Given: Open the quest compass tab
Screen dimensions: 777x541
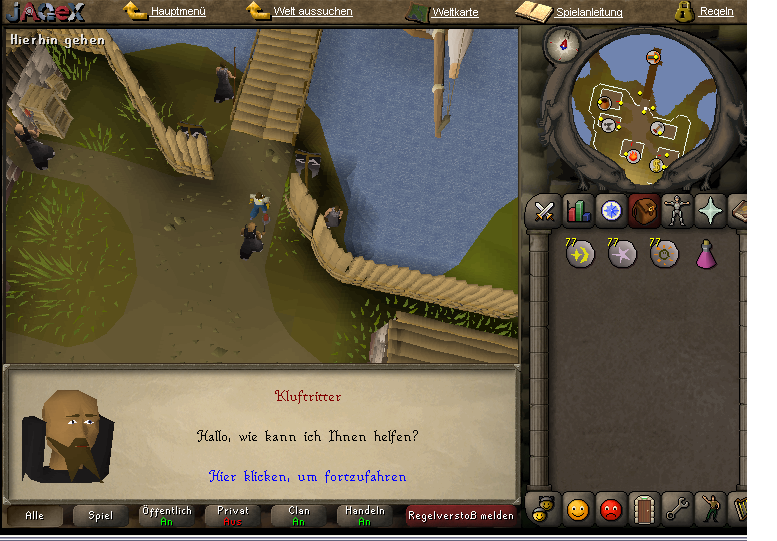Looking at the screenshot, I should [x=611, y=211].
